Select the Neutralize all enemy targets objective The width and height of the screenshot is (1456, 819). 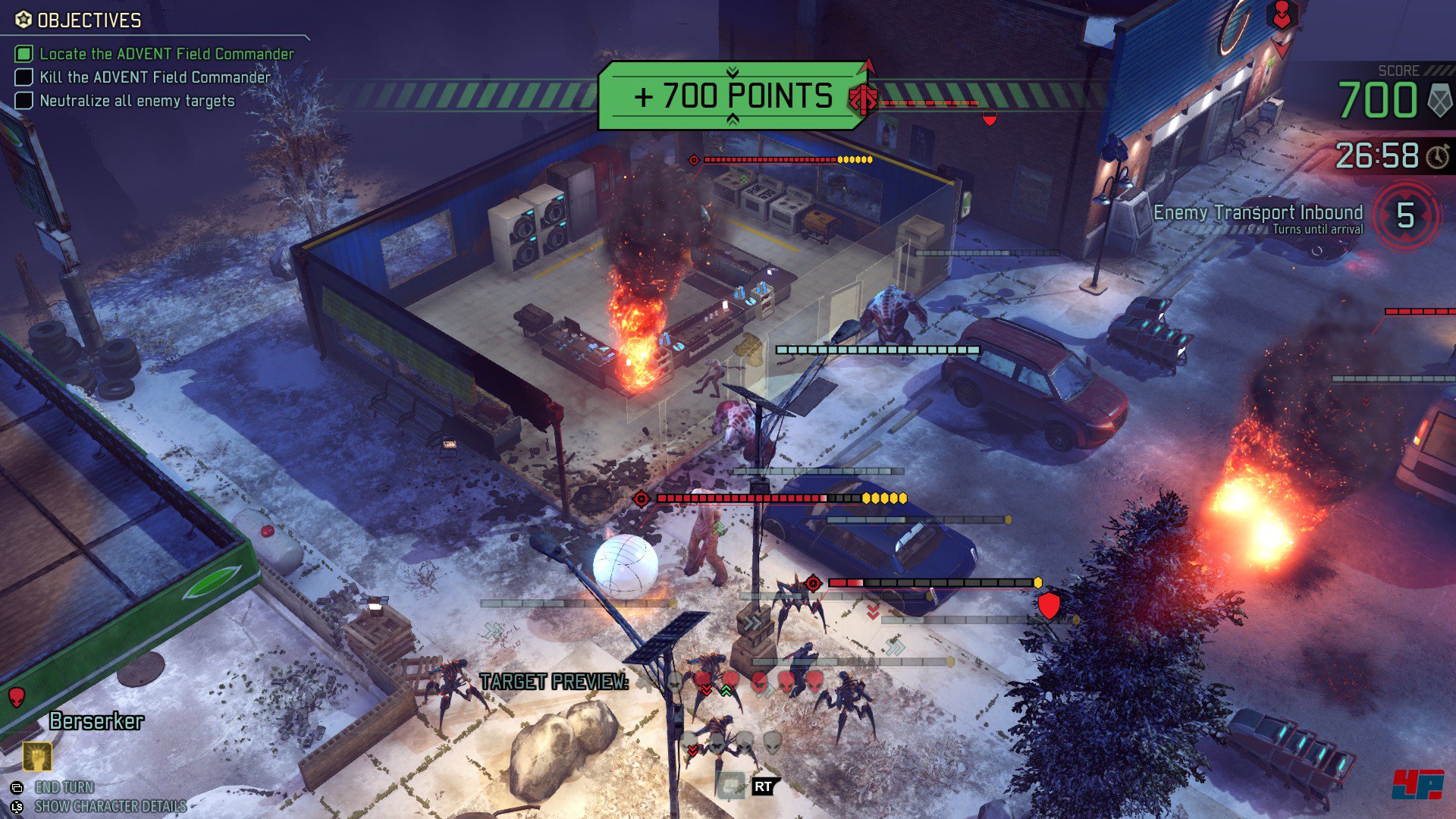[x=136, y=101]
